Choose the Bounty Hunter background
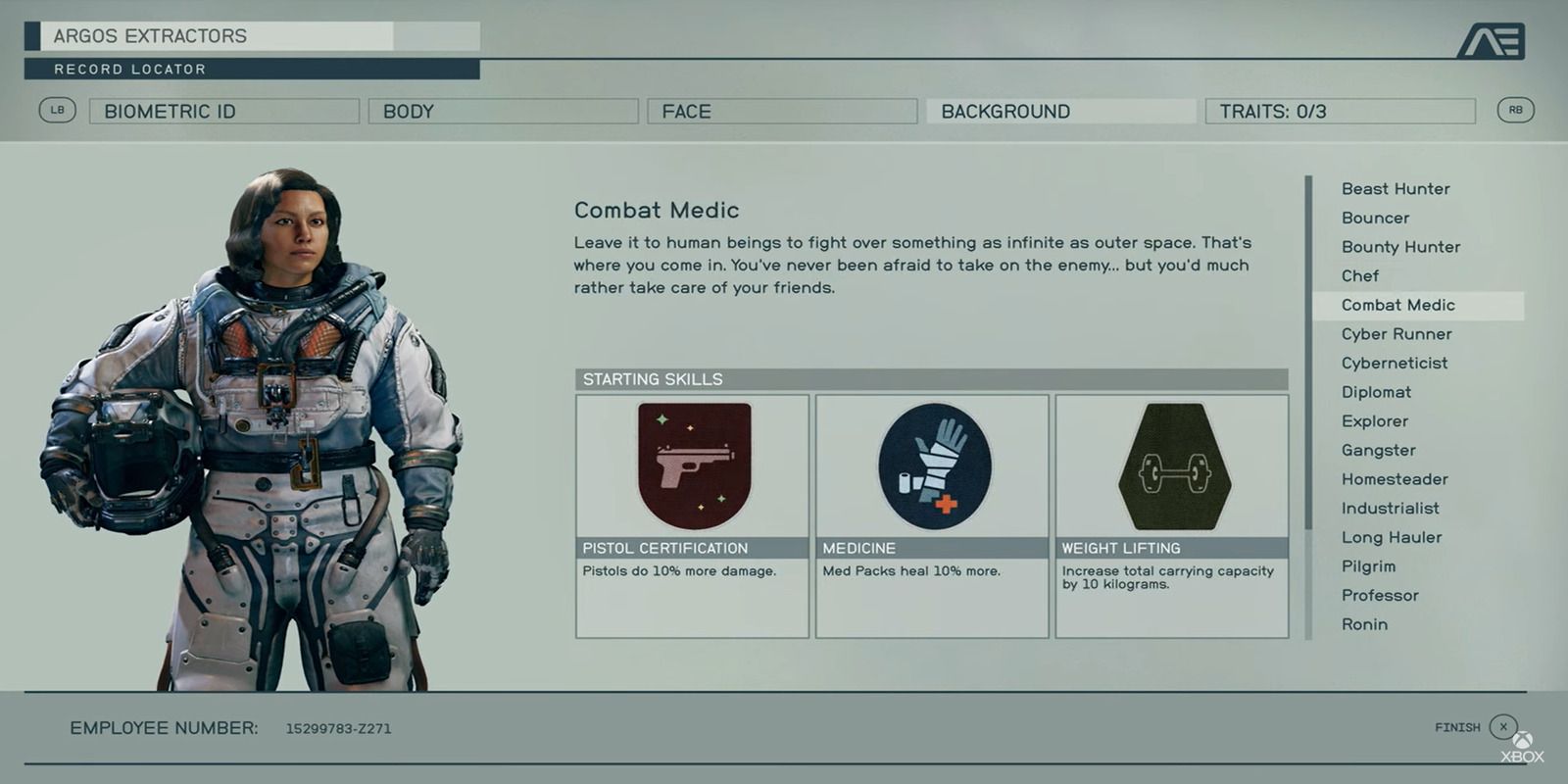Image resolution: width=1568 pixels, height=784 pixels. point(1400,247)
